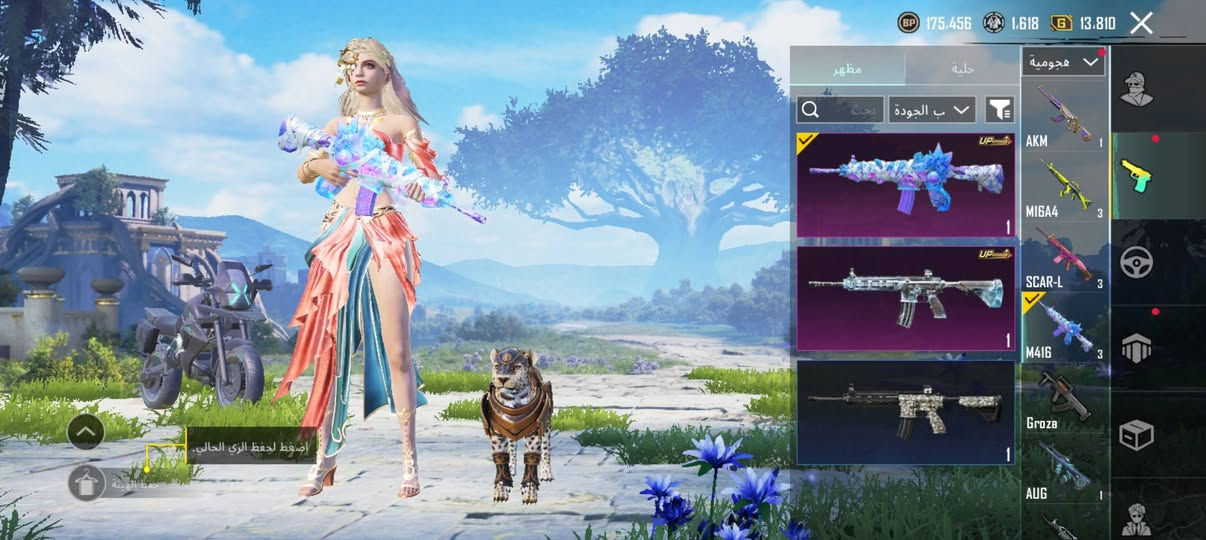Click the search box in the skin list

(x=840, y=109)
